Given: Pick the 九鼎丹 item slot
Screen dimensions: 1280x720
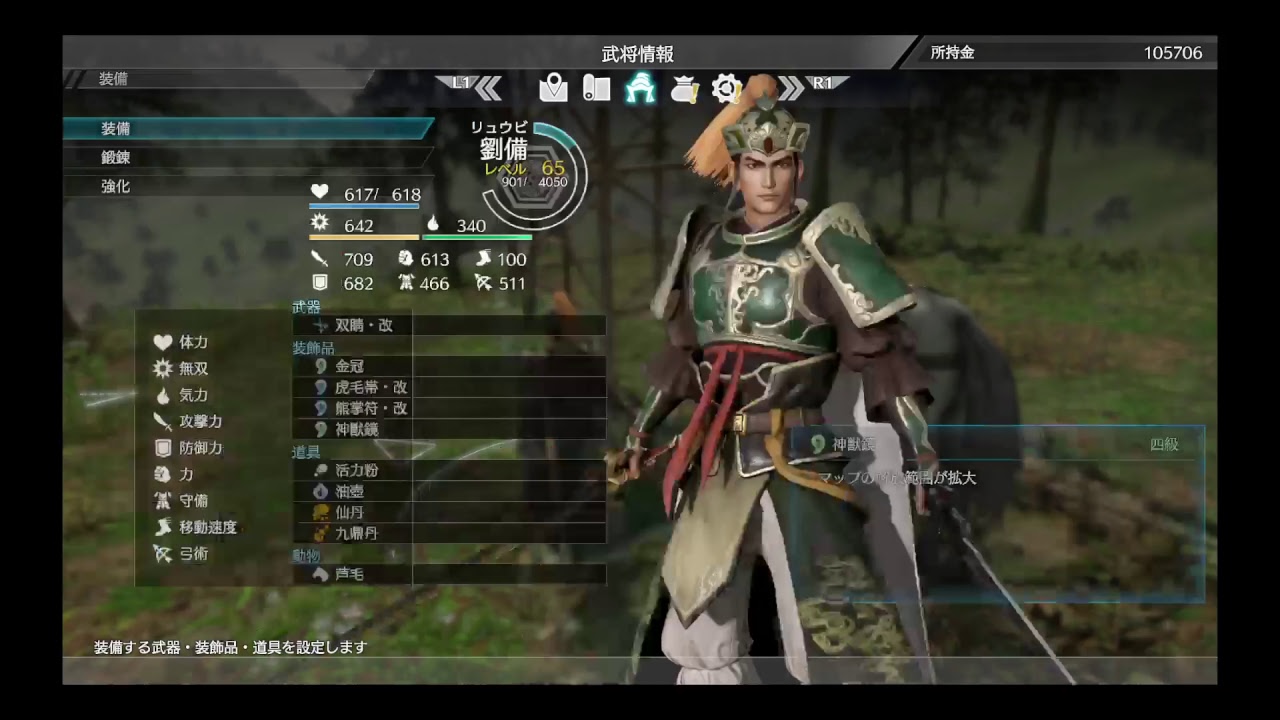Looking at the screenshot, I should pos(450,533).
